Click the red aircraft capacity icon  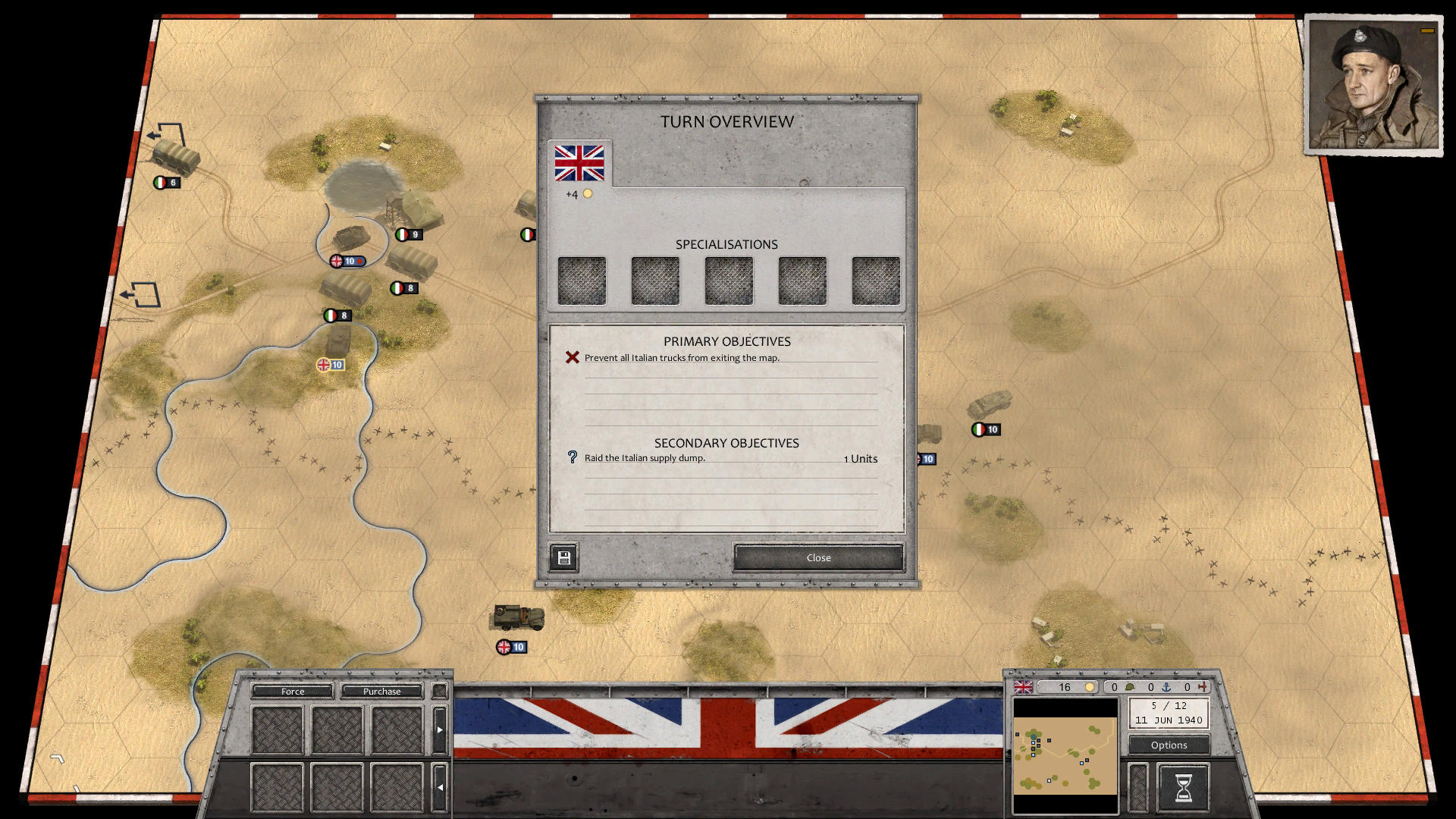pos(1204,687)
